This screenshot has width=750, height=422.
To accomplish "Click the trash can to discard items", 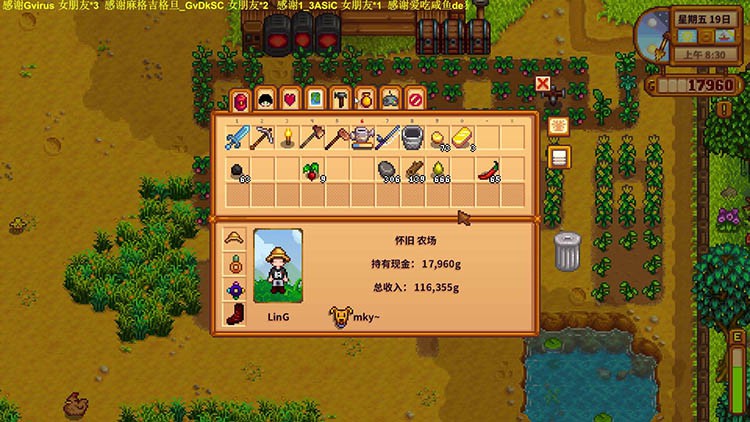I will pyautogui.click(x=567, y=250).
